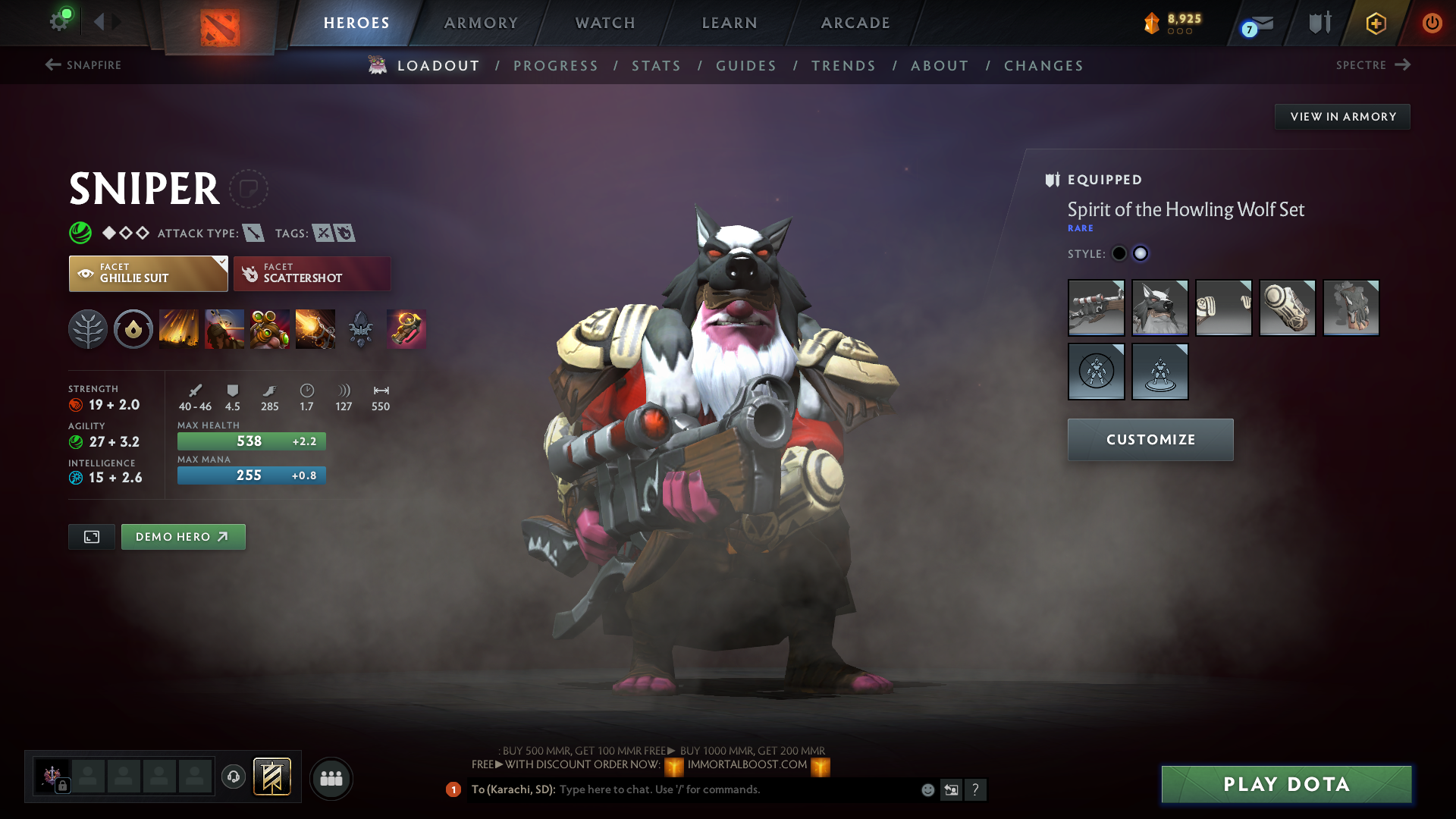The image size is (1456, 819).
Task: Open the settings gear
Action: 59,21
